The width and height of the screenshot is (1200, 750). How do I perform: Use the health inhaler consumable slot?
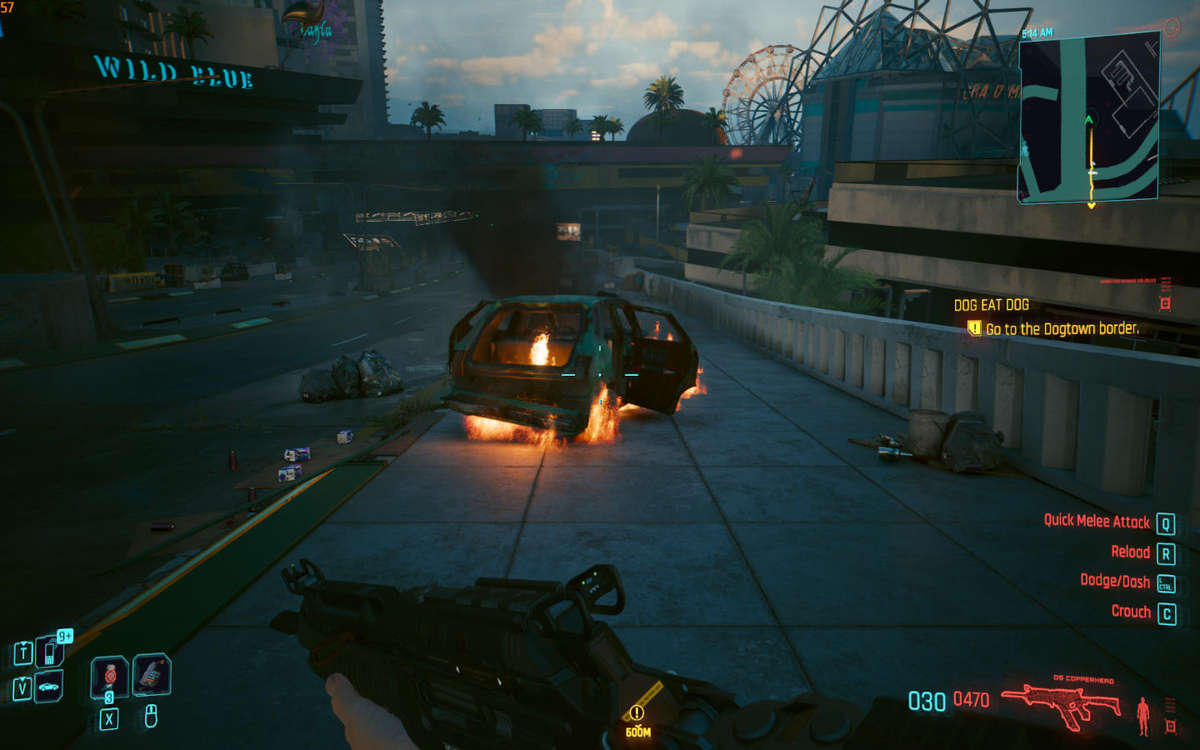(109, 677)
